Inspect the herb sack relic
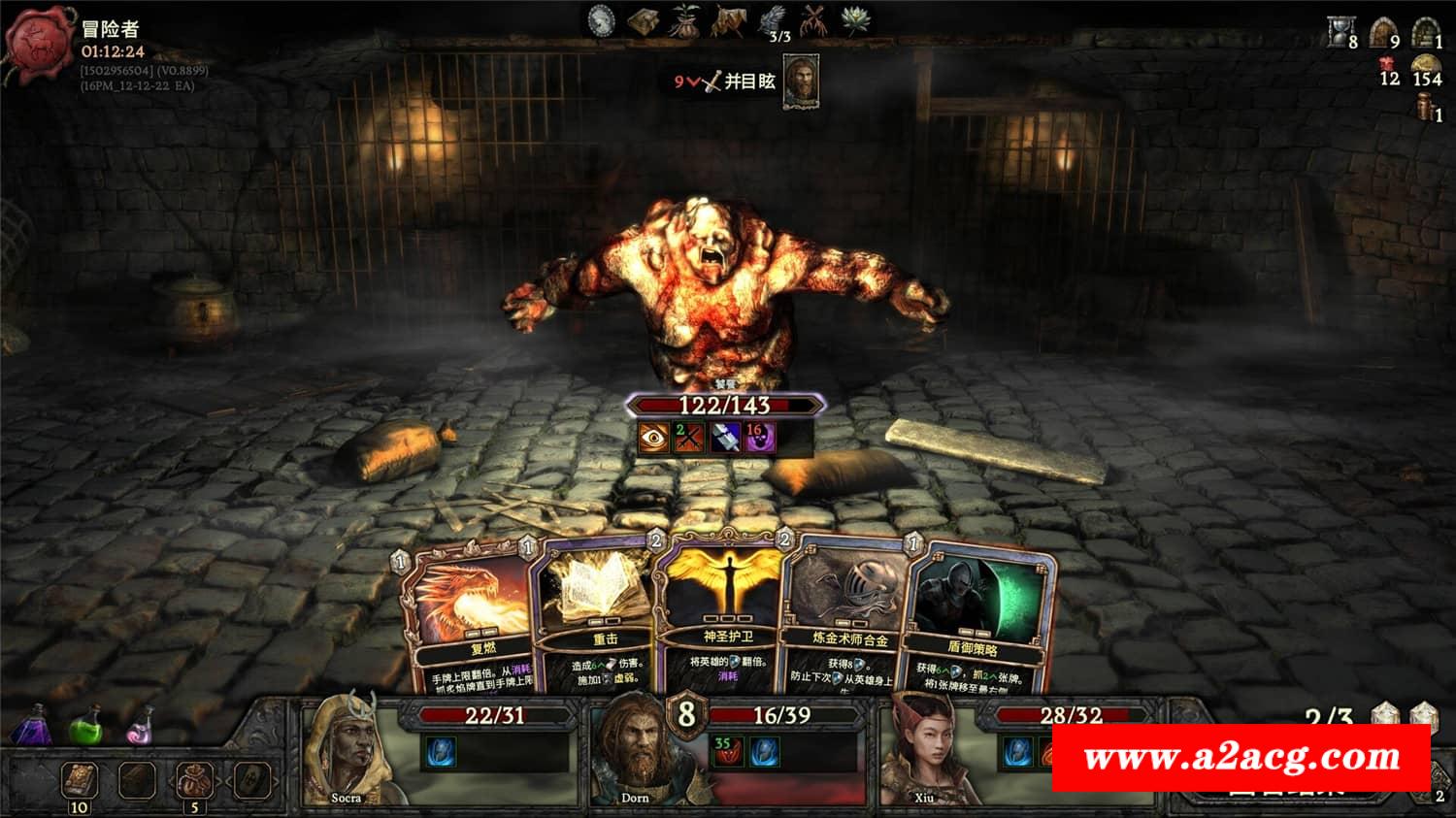1456x818 pixels. pyautogui.click(x=685, y=19)
